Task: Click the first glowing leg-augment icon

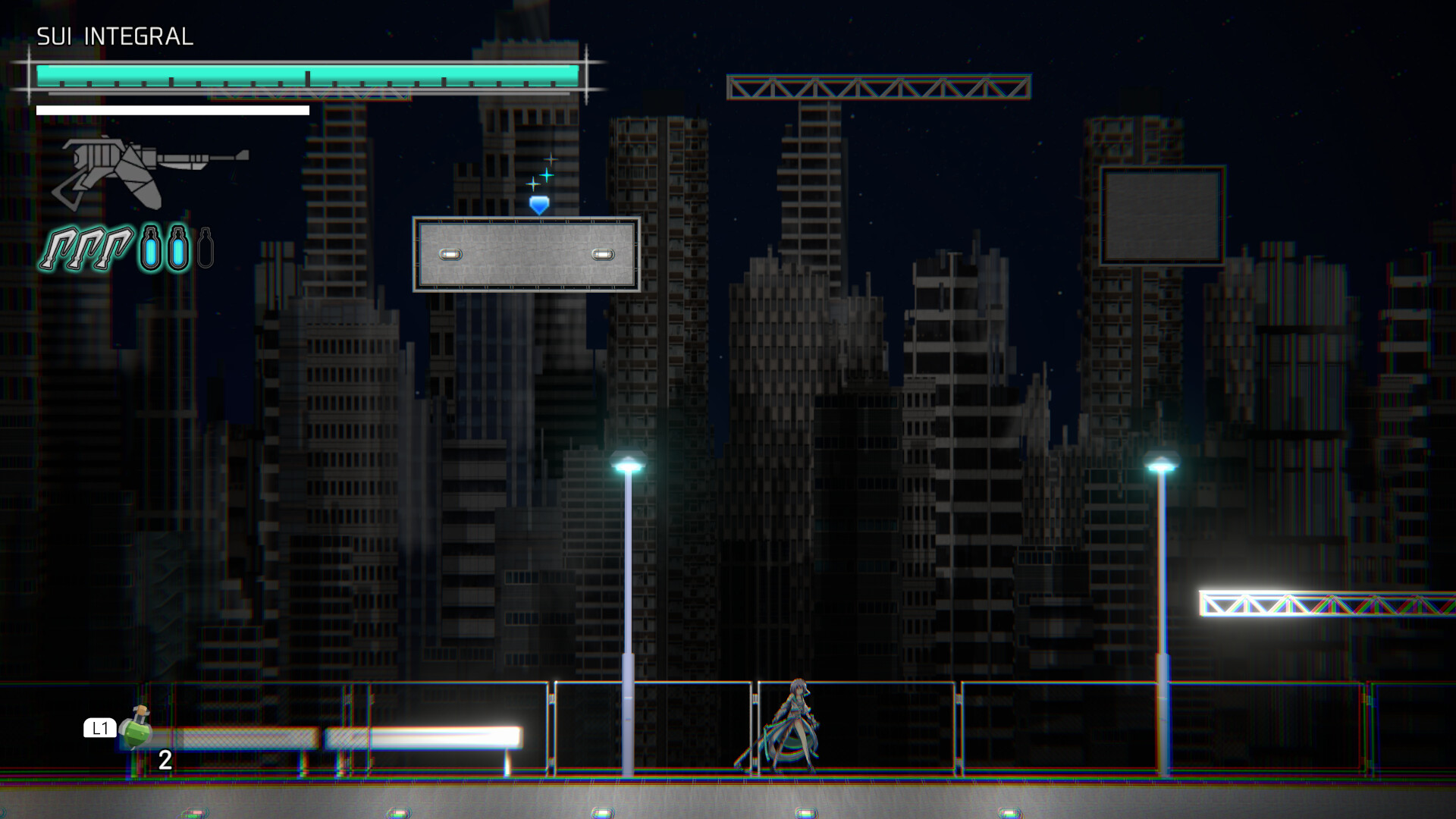Action: (x=64, y=249)
